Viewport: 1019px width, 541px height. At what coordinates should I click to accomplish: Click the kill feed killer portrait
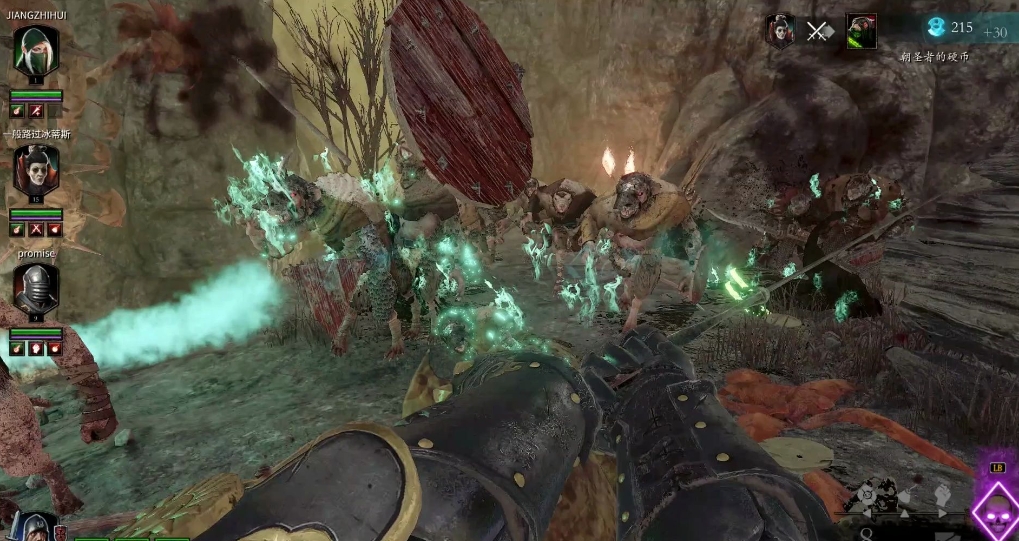pyautogui.click(x=780, y=31)
